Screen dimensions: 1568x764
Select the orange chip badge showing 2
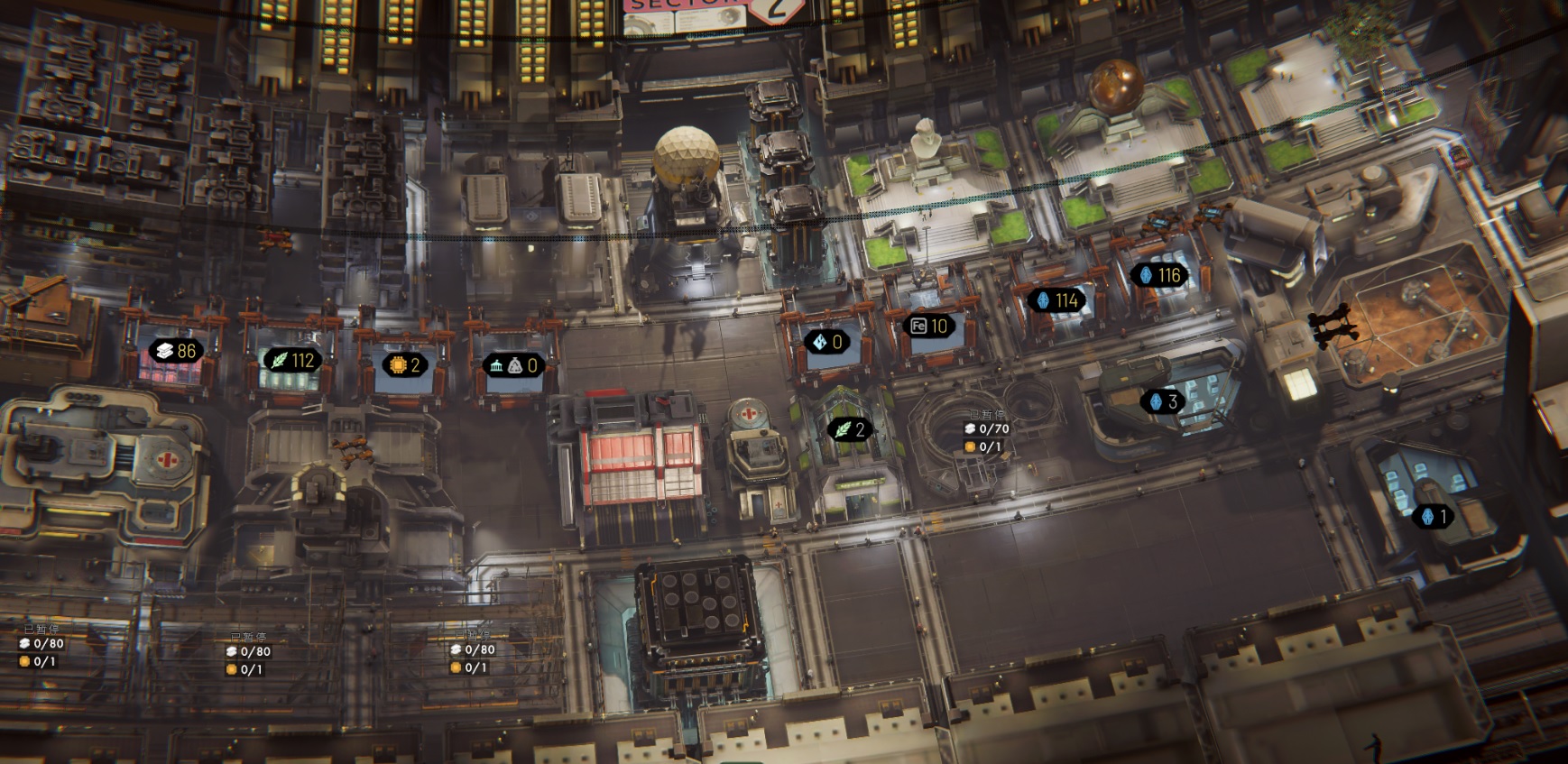click(x=403, y=364)
